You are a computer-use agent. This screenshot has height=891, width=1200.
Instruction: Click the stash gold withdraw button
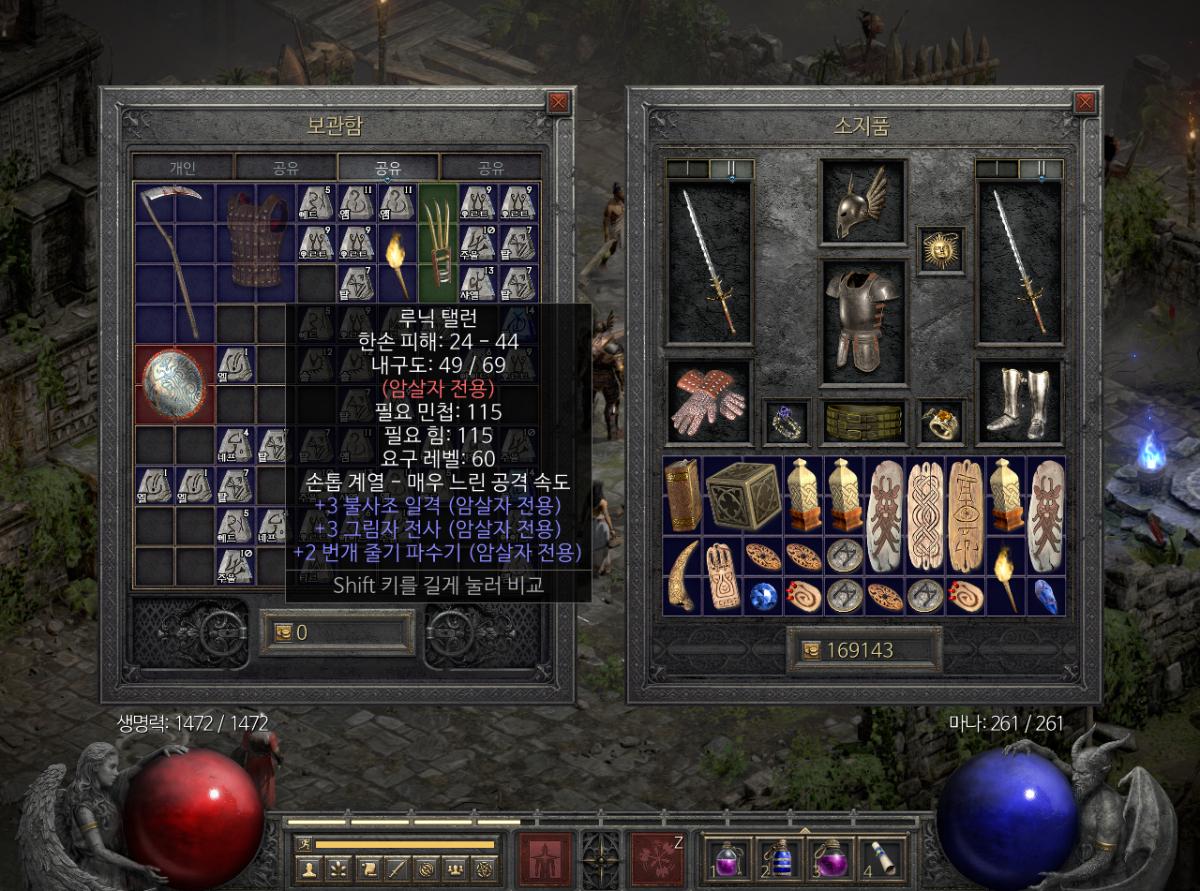pos(276,633)
